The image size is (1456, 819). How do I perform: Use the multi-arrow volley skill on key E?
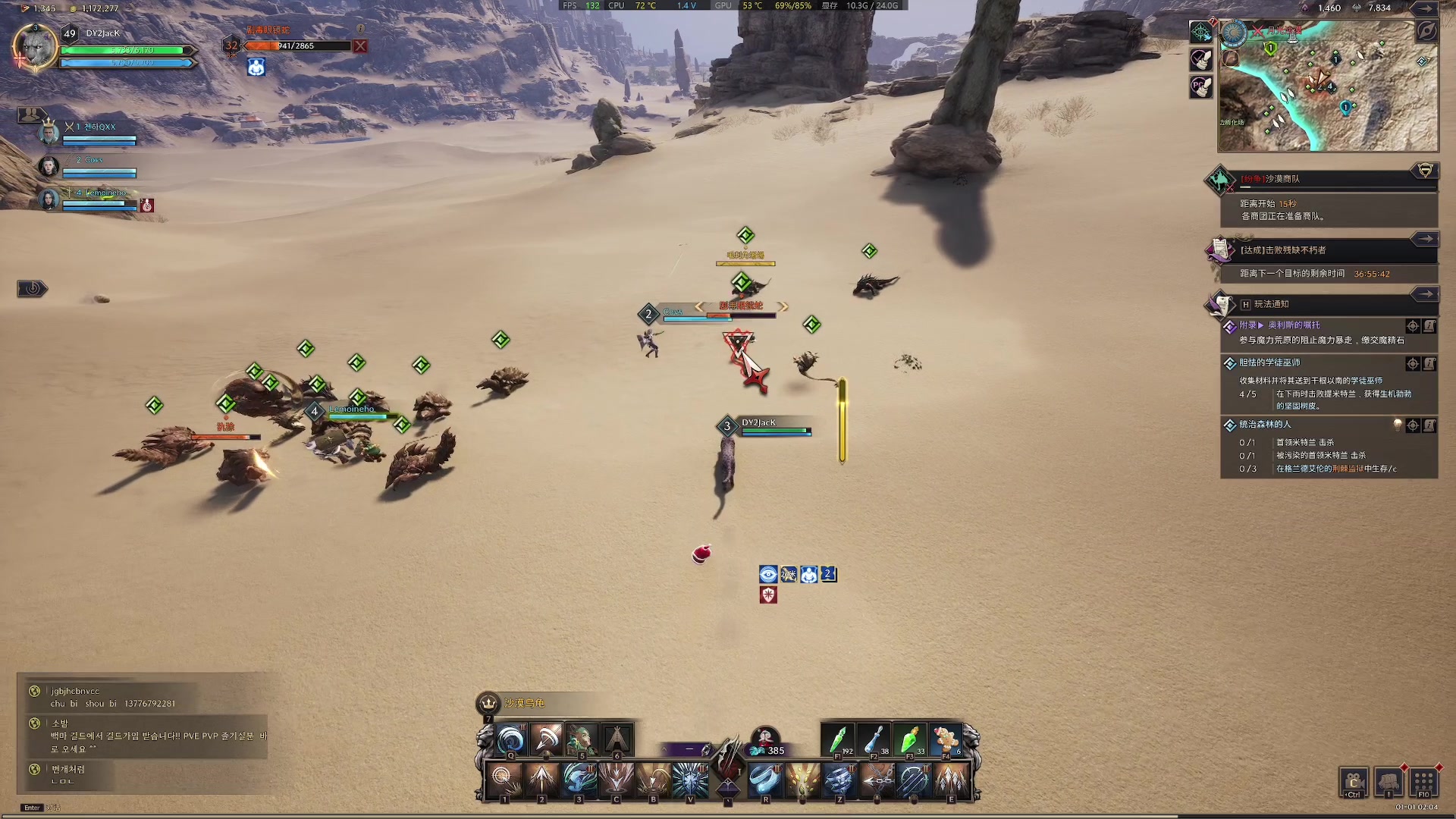pos(951,780)
